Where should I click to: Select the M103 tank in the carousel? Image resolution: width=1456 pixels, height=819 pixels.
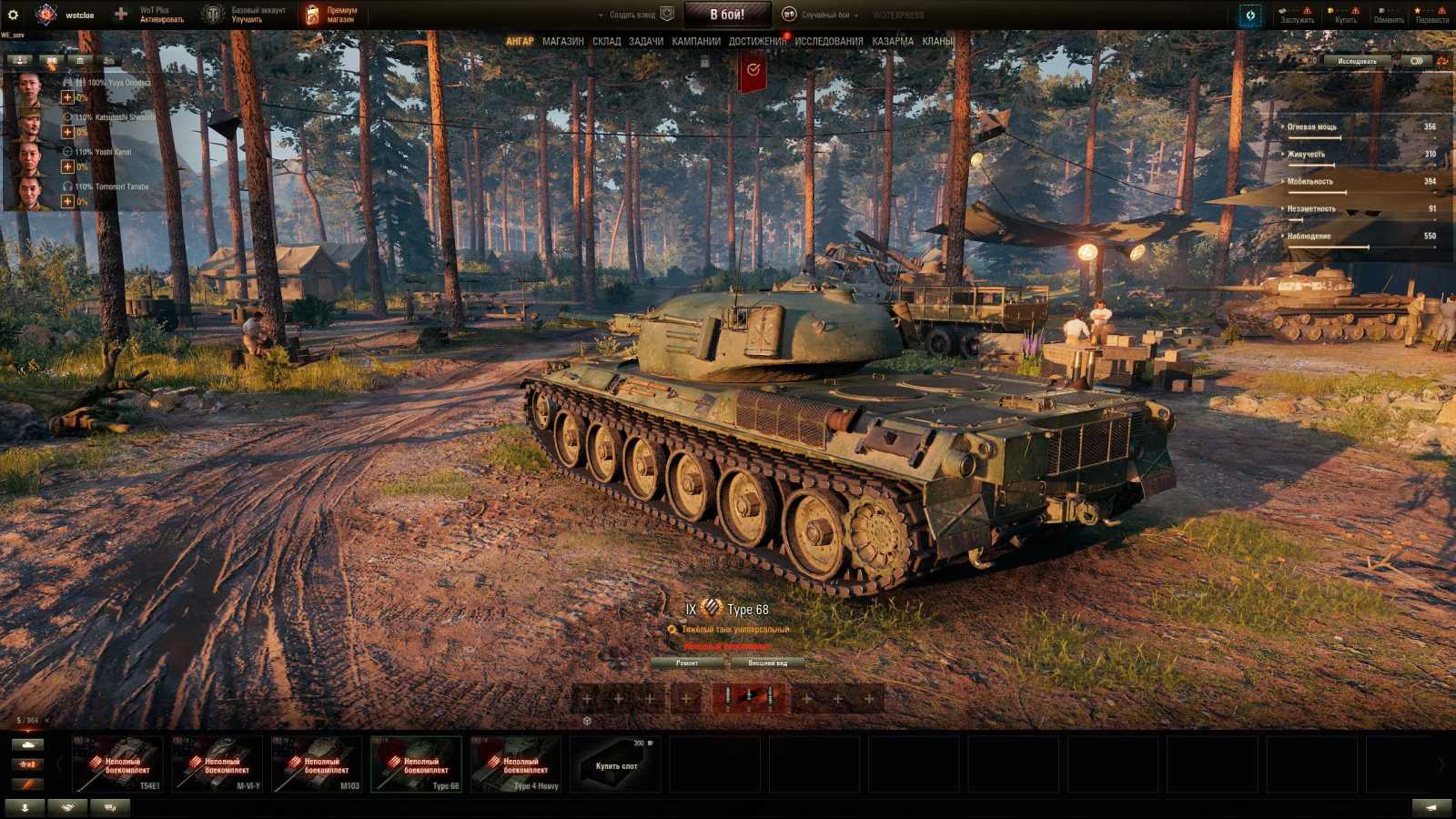coord(320,764)
